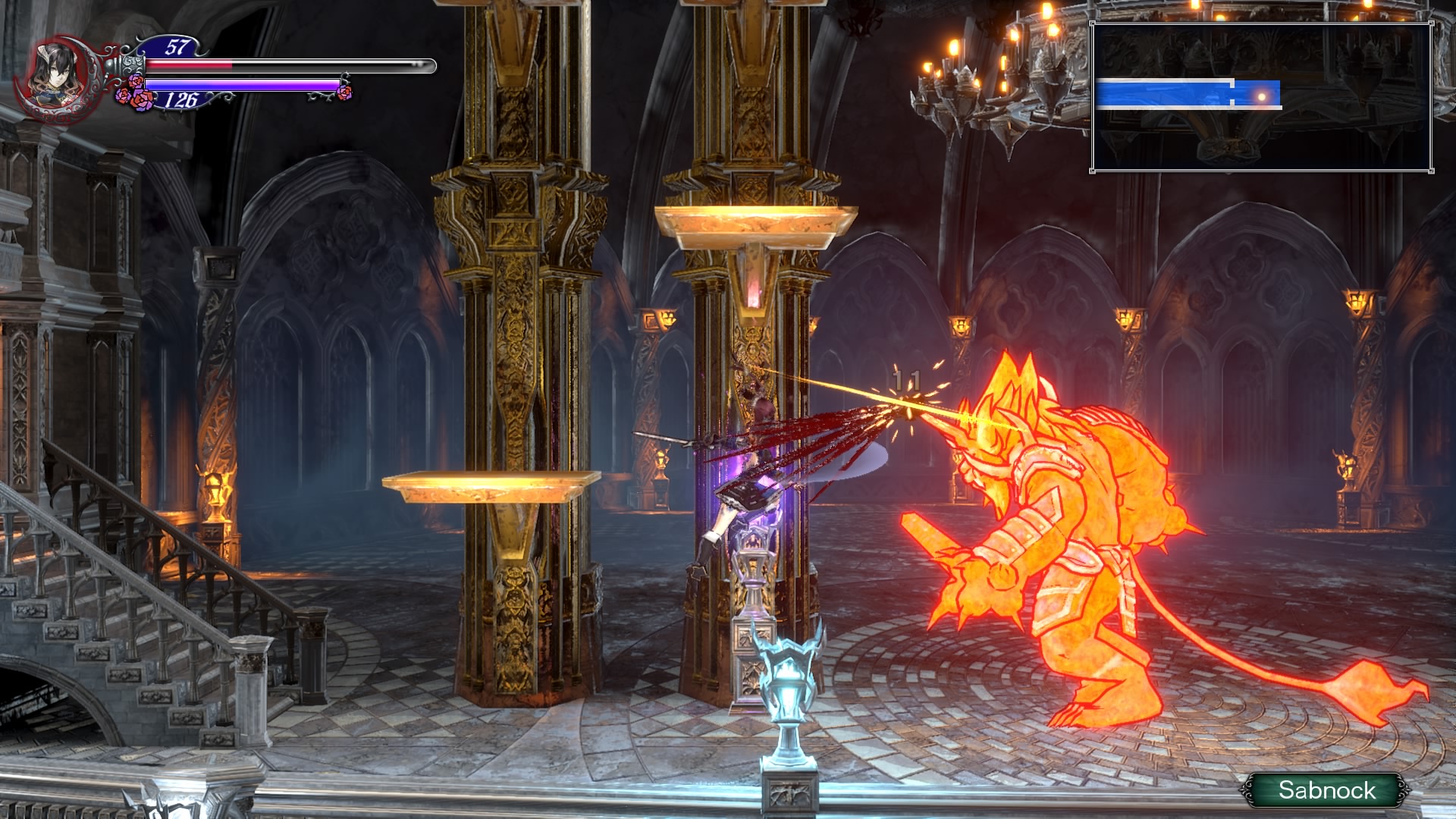Open the minimap in the corner
The width and height of the screenshot is (1456, 819).
tap(1262, 96)
